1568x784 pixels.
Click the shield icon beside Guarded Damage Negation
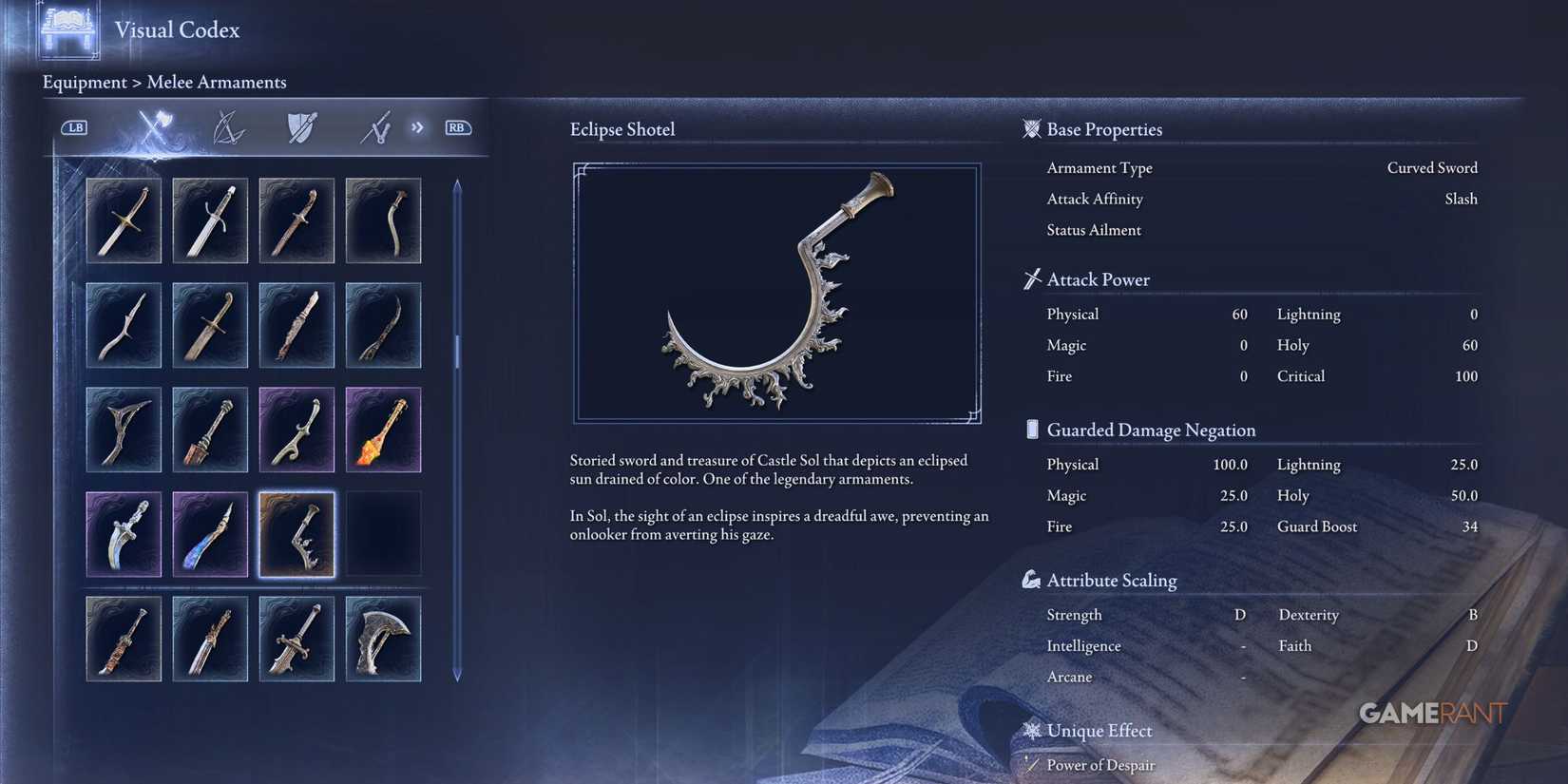[x=1031, y=429]
